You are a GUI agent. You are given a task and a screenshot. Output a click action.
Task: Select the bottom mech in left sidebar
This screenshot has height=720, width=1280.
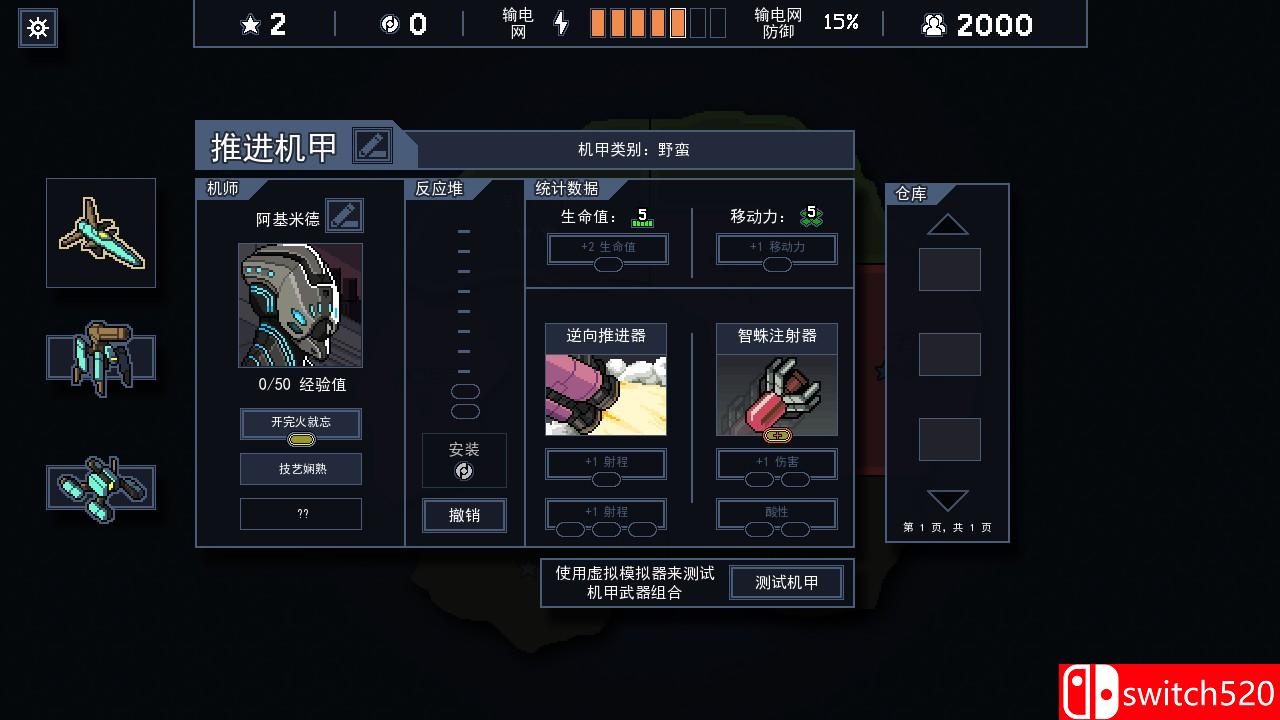100,487
